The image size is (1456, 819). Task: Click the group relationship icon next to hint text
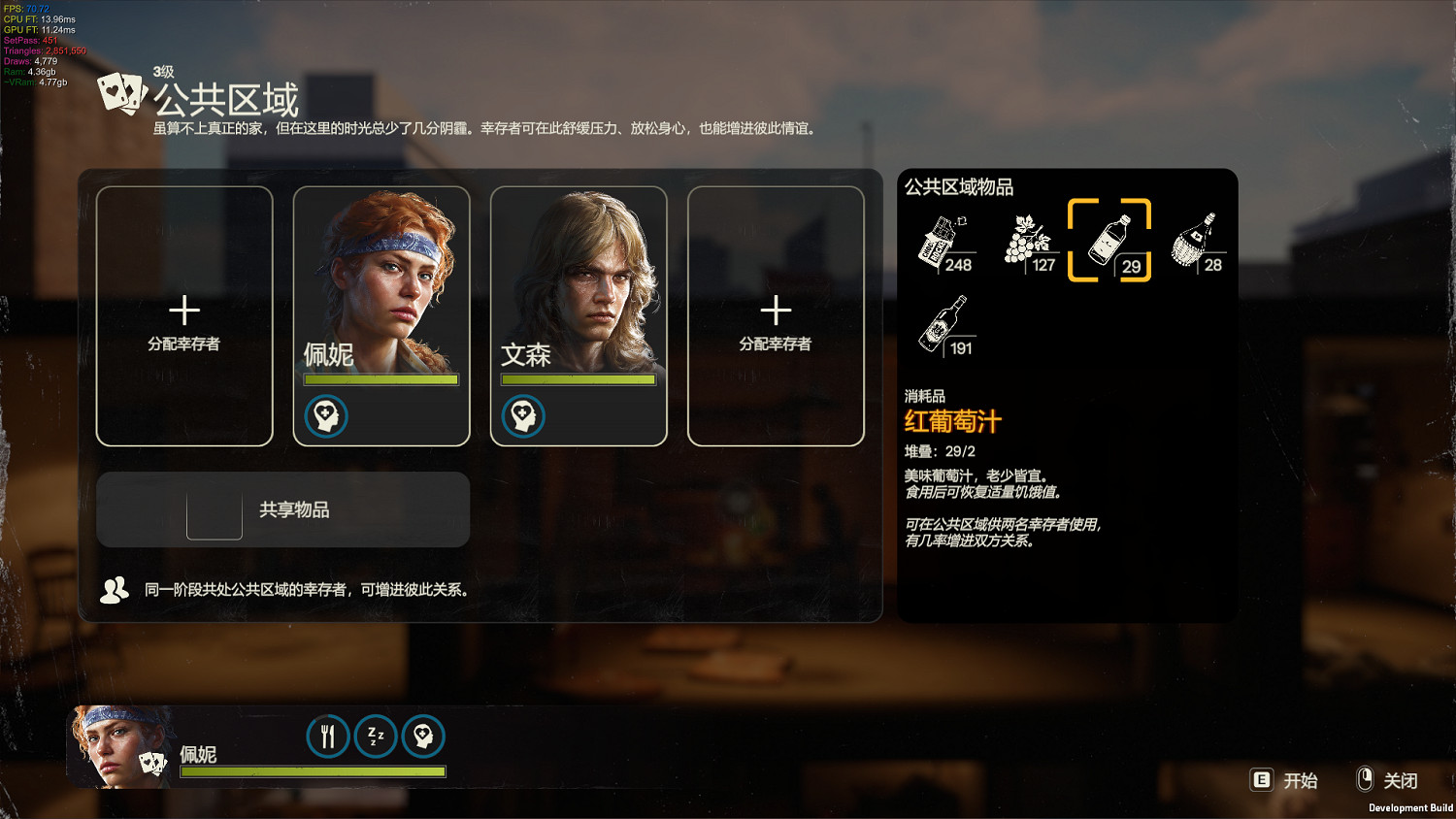click(x=114, y=588)
